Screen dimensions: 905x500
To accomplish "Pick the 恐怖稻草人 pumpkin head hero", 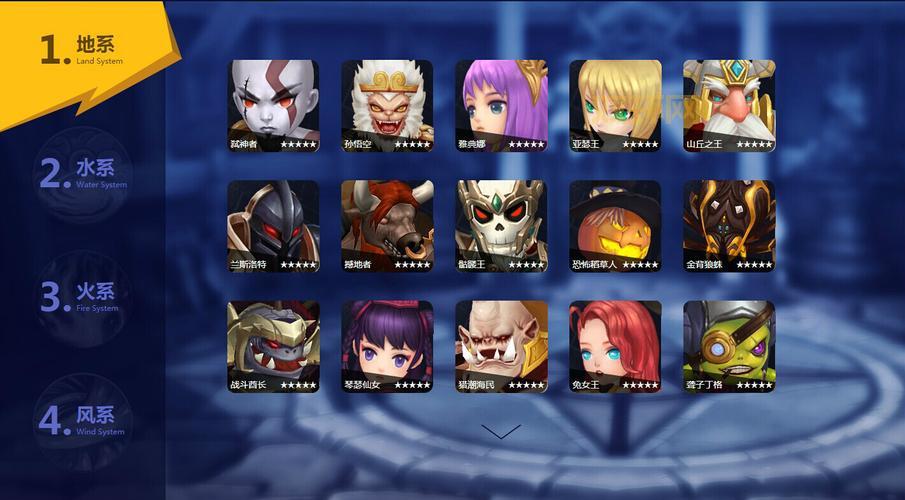I will click(615, 225).
